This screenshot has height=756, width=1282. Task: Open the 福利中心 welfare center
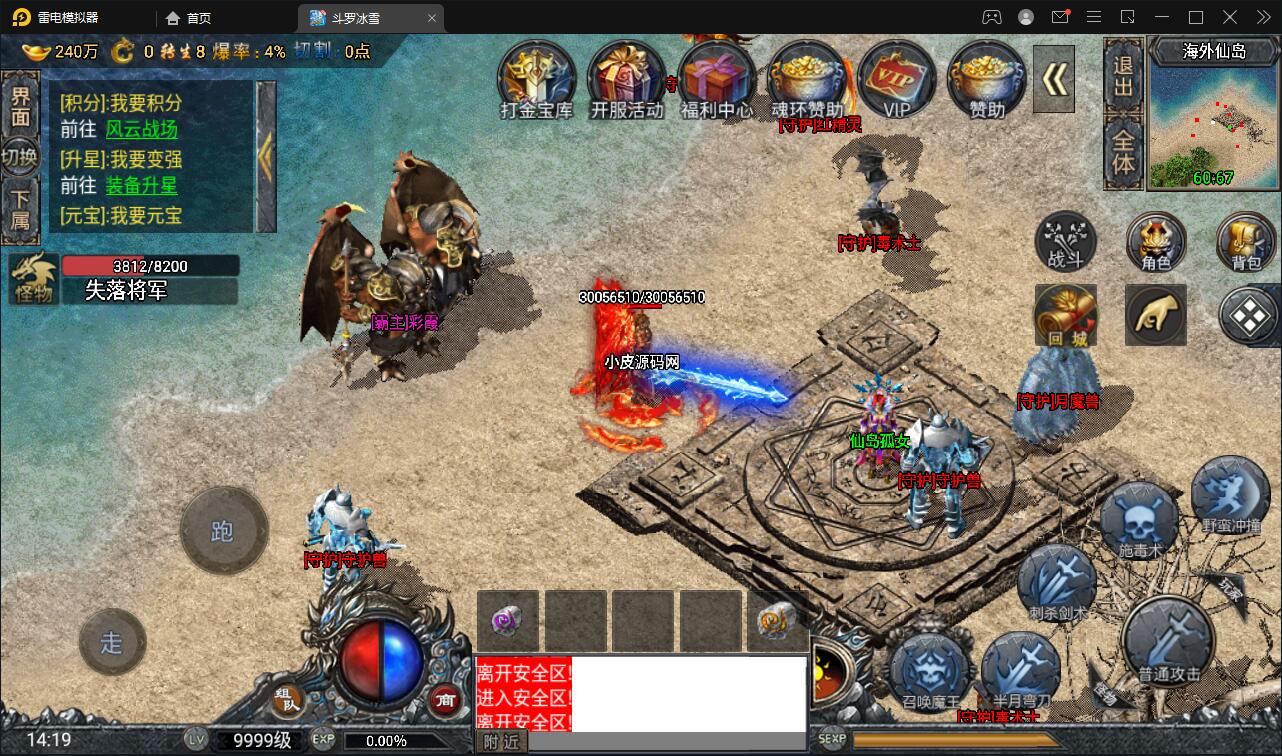click(716, 78)
